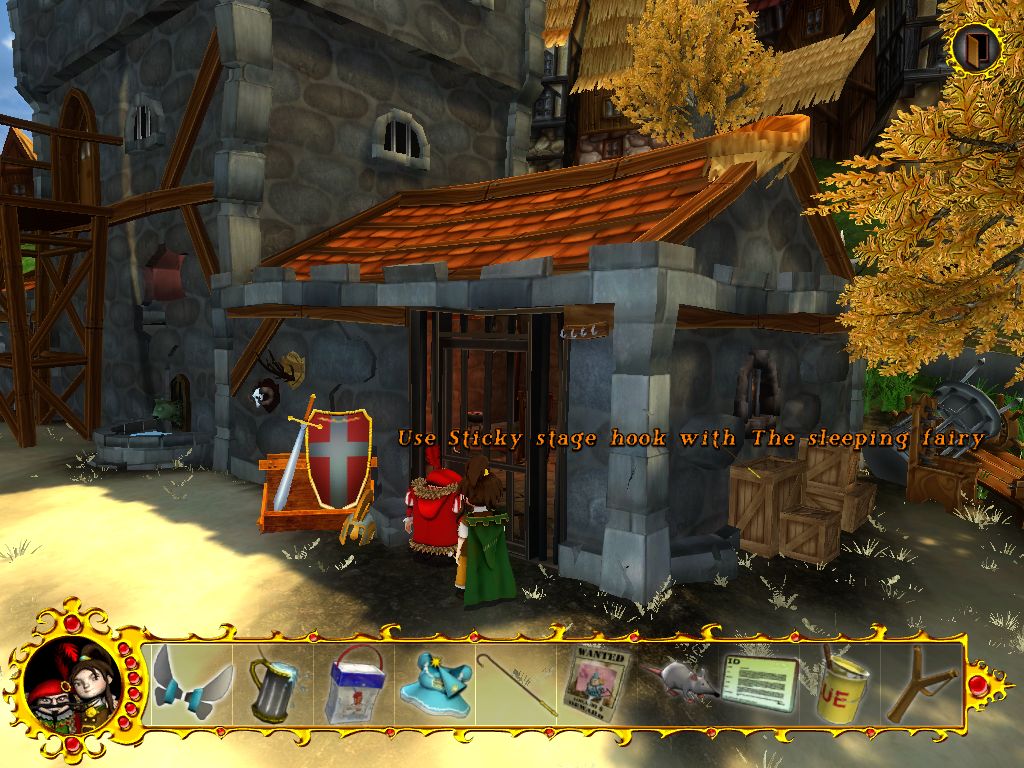
Task: Select the yellow glue can
Action: (x=840, y=685)
